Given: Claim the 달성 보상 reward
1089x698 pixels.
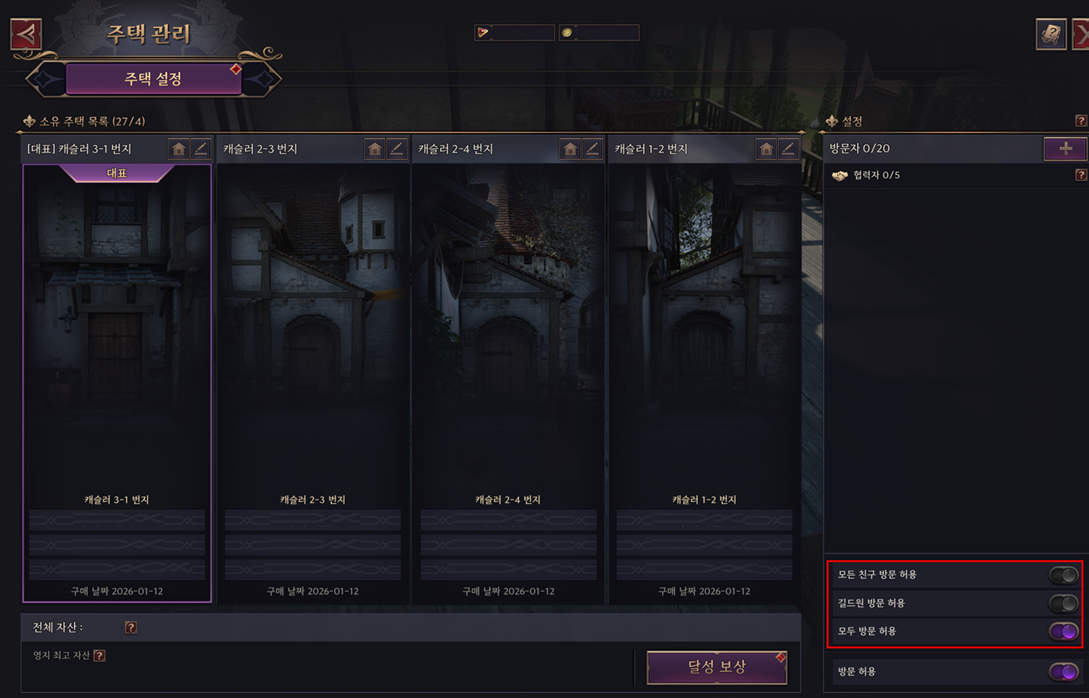Looking at the screenshot, I should (716, 667).
